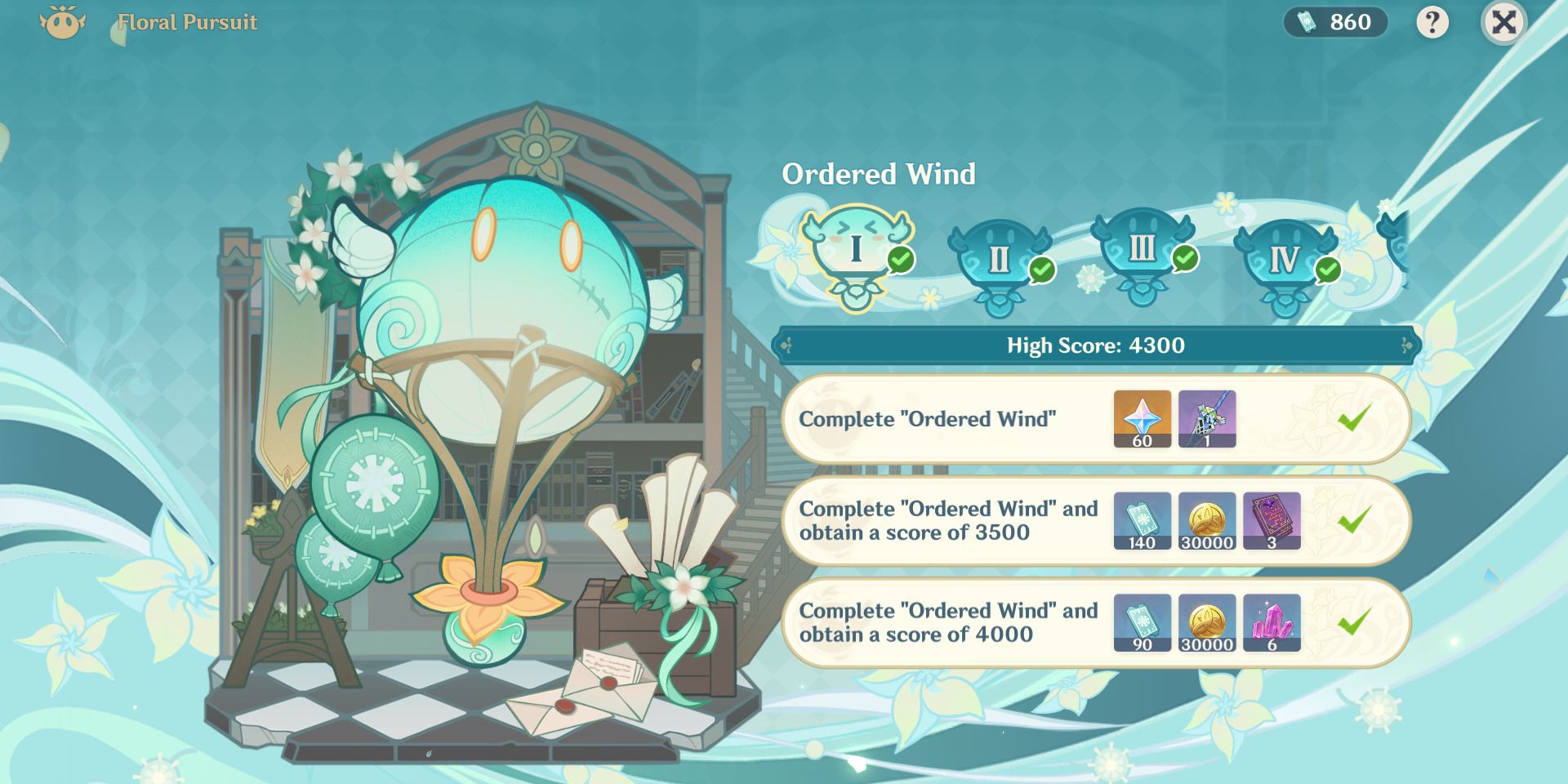Viewport: 1568px width, 784px height.
Task: Click the Primogem reward icon
Action: coord(1142,419)
